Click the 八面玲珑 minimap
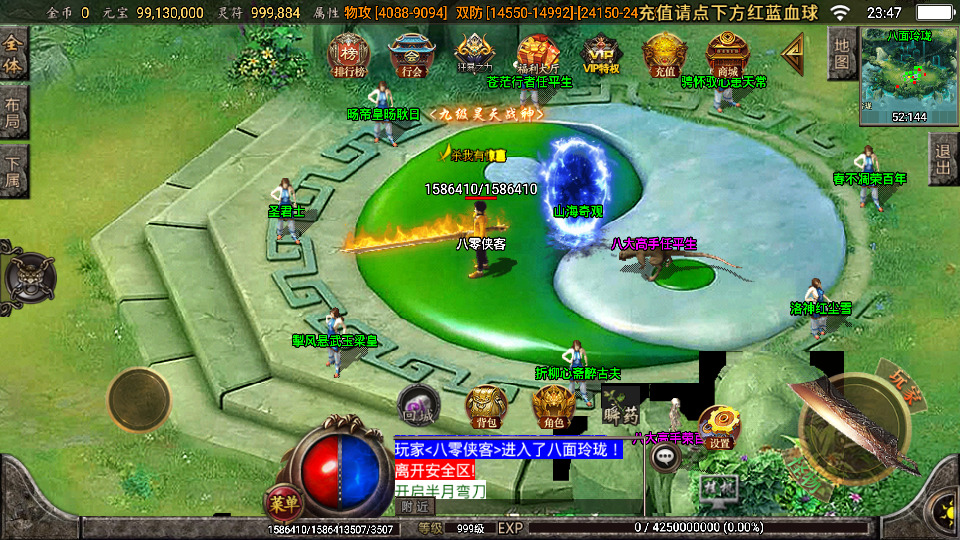This screenshot has height=540, width=960. (x=908, y=76)
